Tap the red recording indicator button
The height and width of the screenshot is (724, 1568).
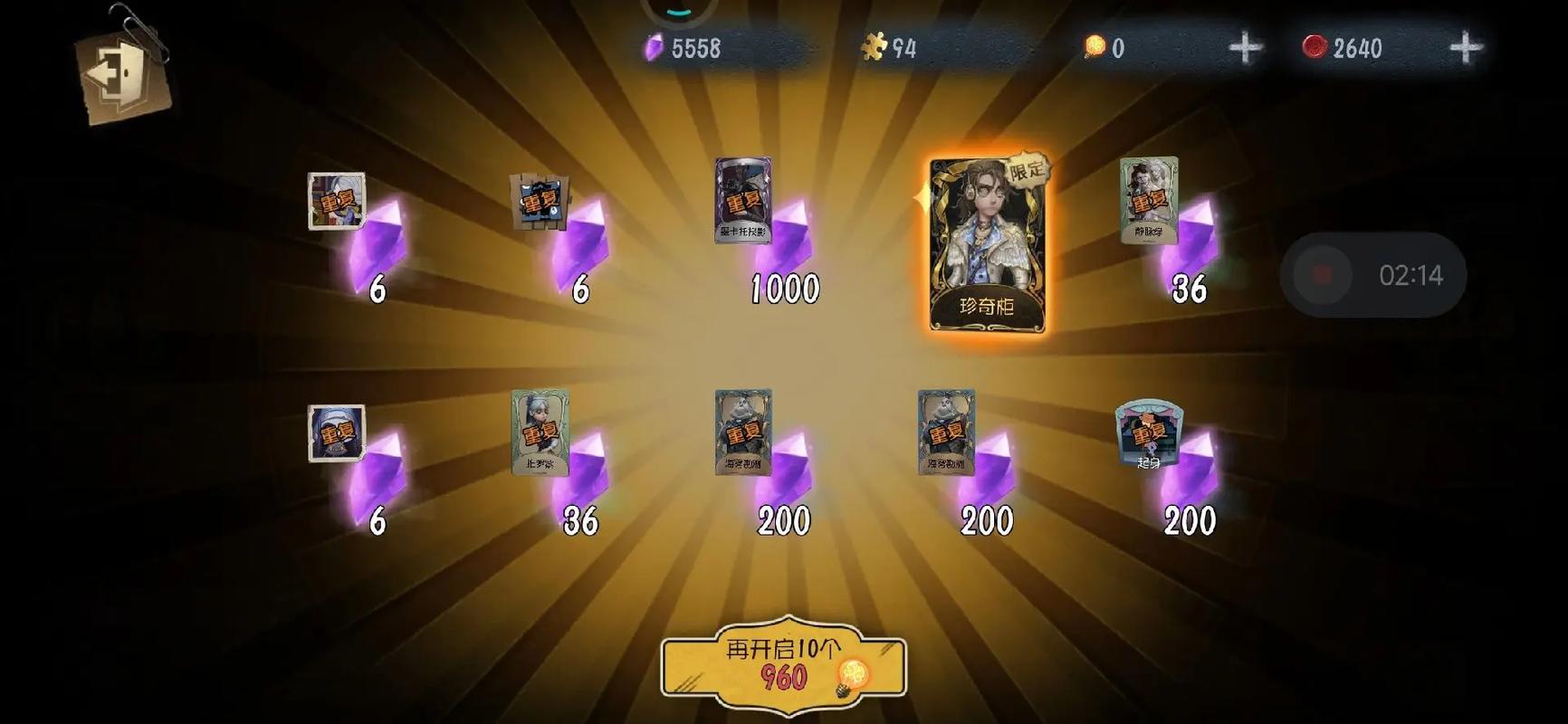tap(1324, 274)
